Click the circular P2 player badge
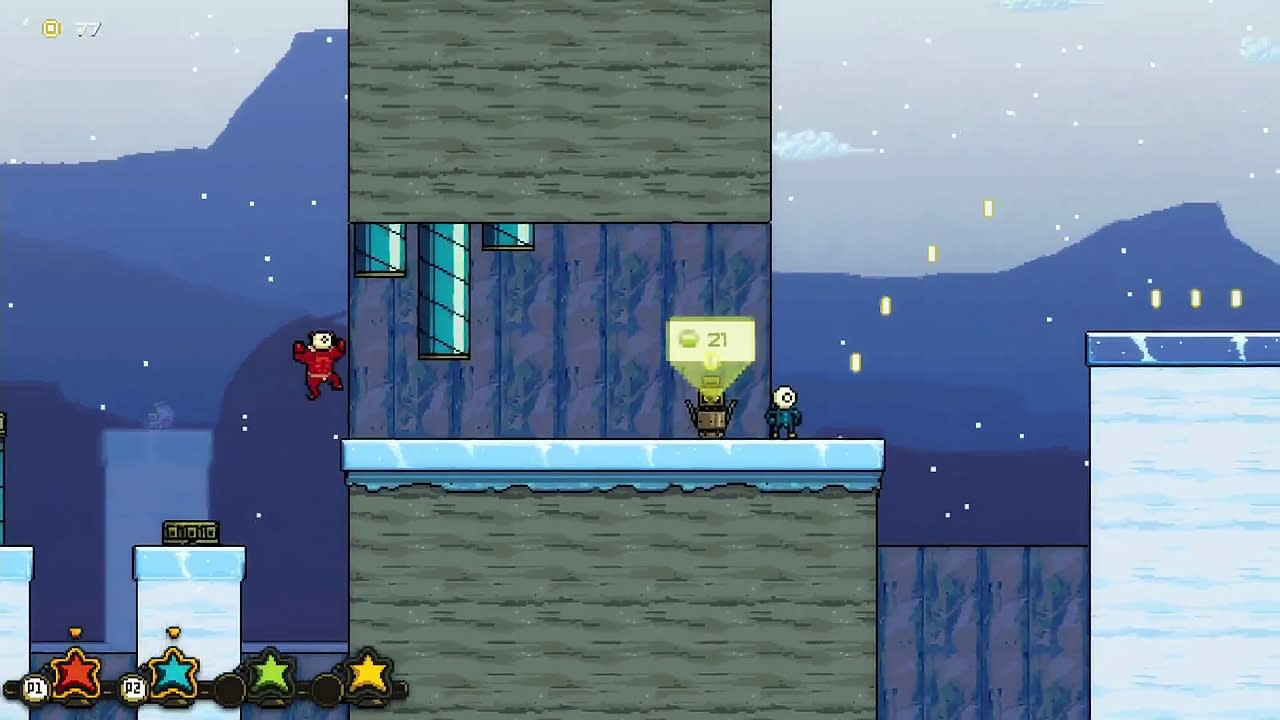Image resolution: width=1280 pixels, height=720 pixels. tap(133, 688)
